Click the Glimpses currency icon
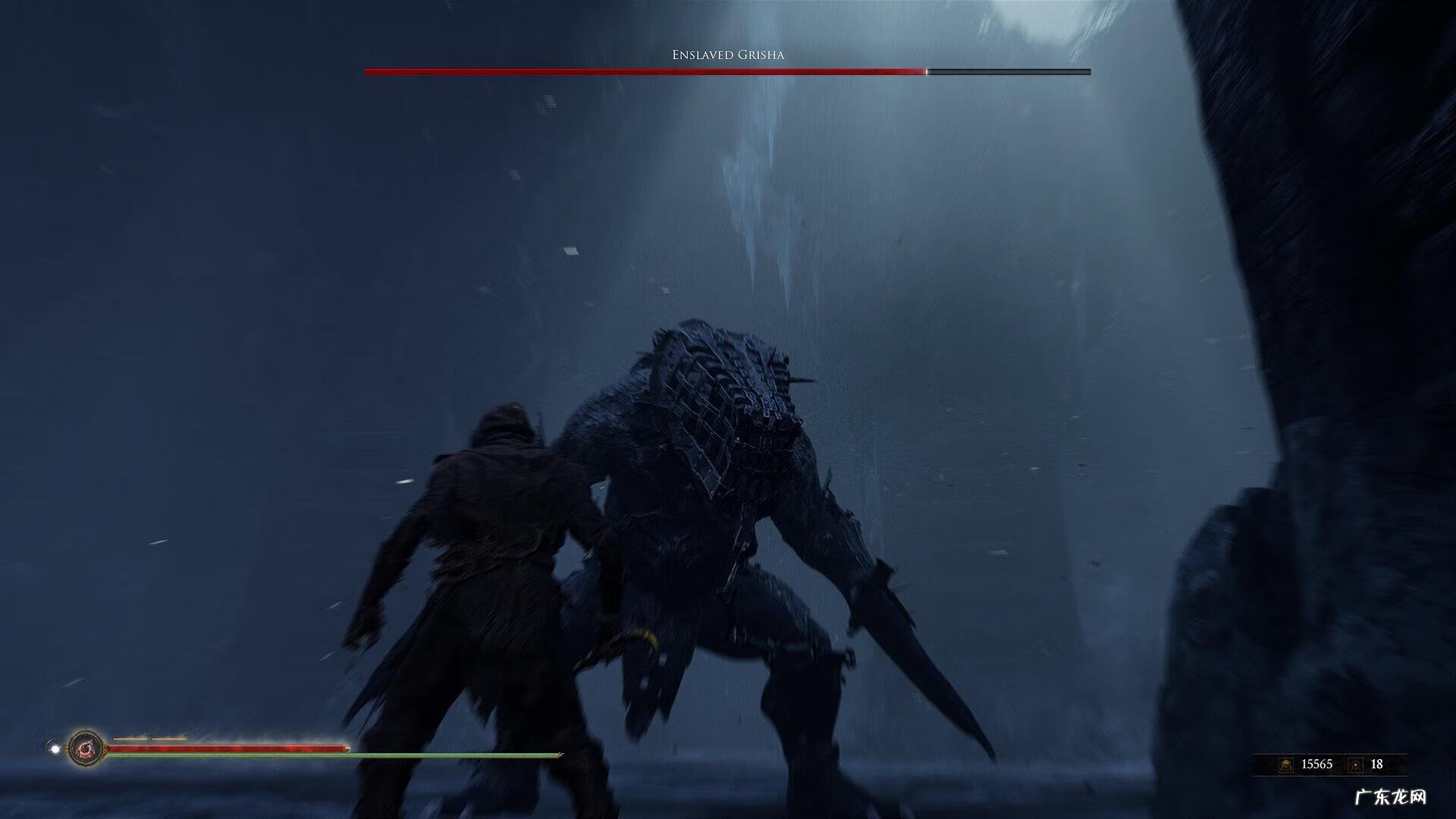Image resolution: width=1456 pixels, height=819 pixels. [1356, 764]
